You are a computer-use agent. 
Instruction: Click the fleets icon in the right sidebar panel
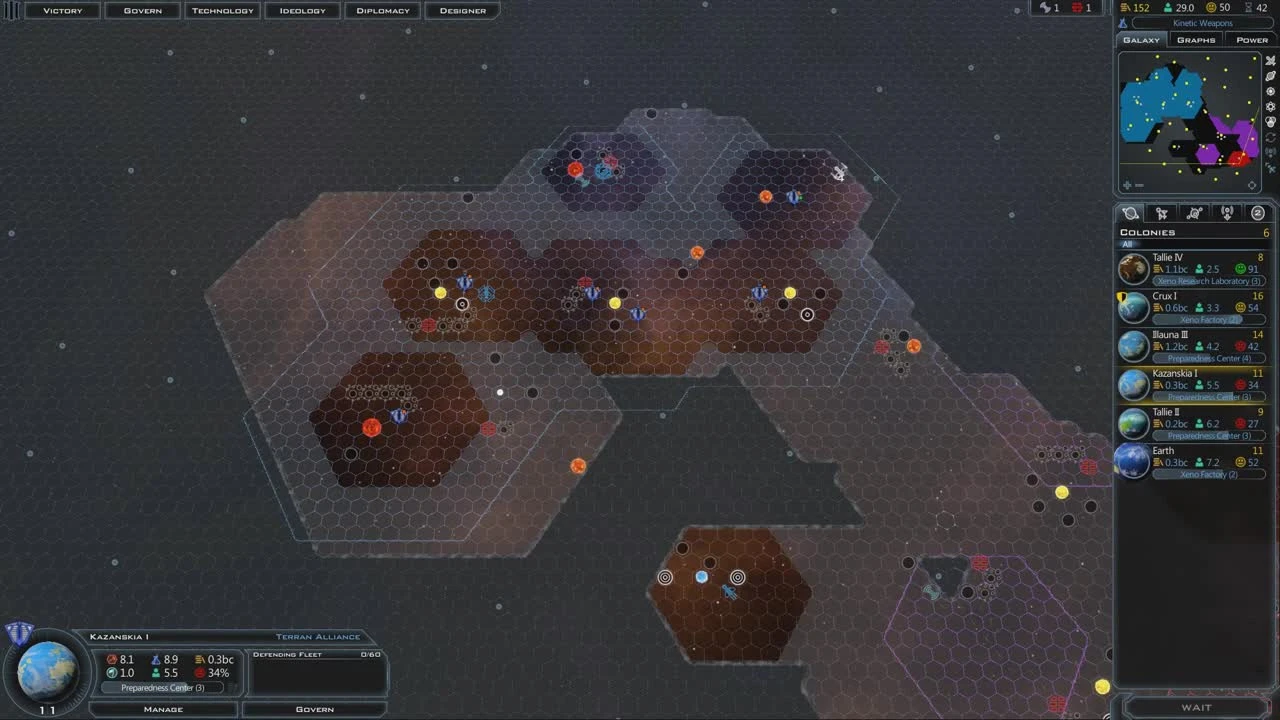tap(1161, 212)
